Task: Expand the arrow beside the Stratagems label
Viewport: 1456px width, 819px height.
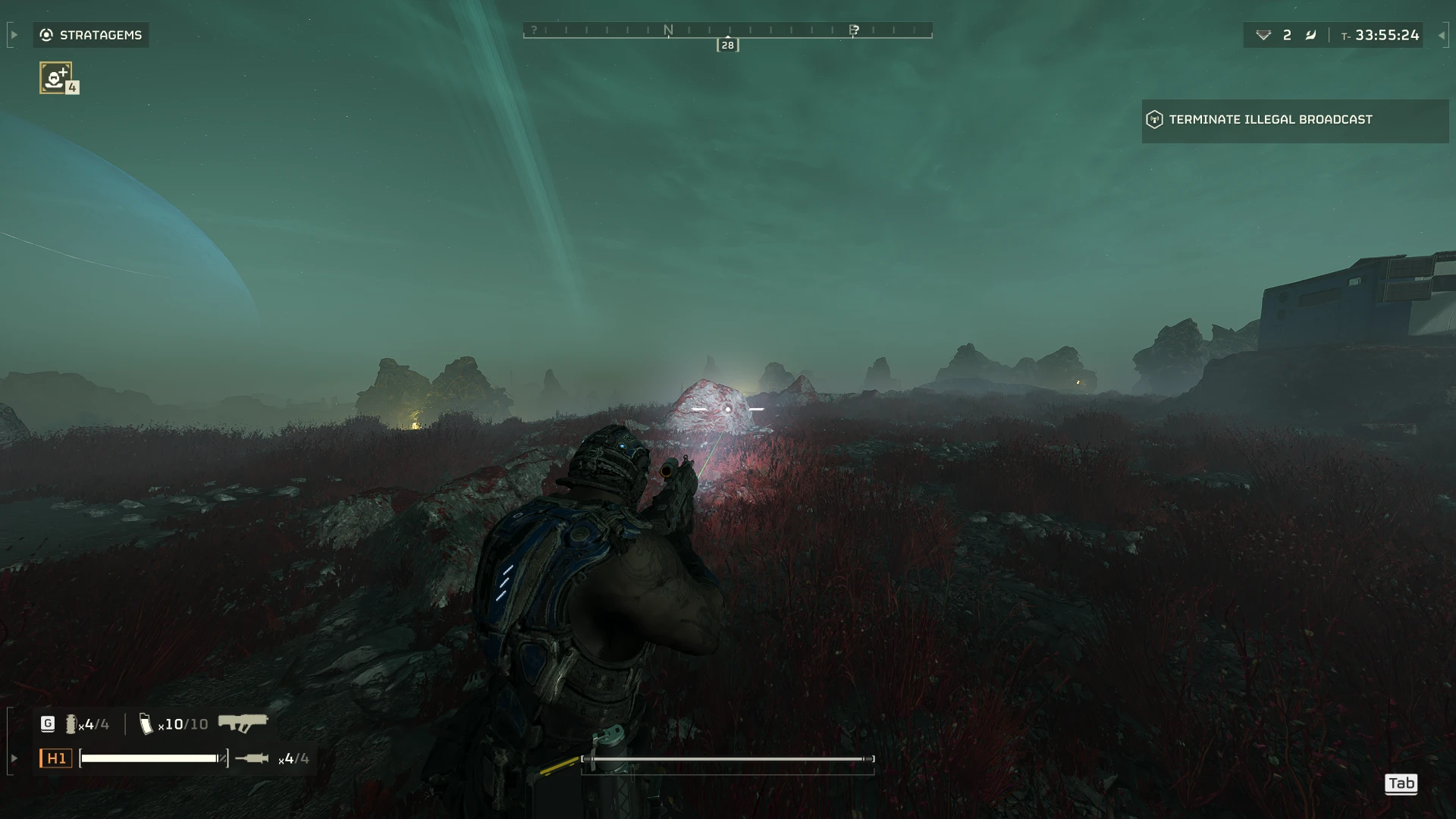Action: click(14, 35)
